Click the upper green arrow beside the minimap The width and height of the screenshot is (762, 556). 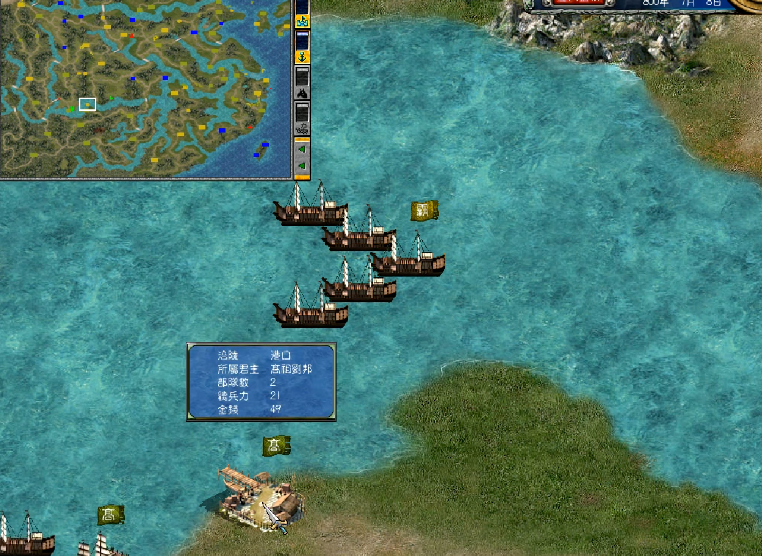click(302, 149)
